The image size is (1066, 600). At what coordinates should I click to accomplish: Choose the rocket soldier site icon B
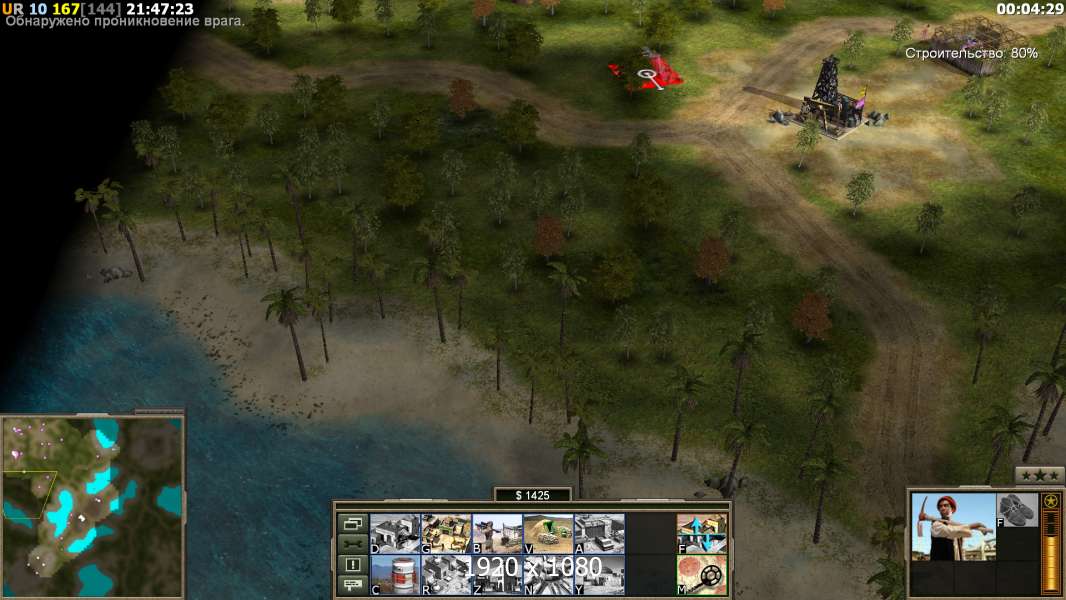(497, 534)
